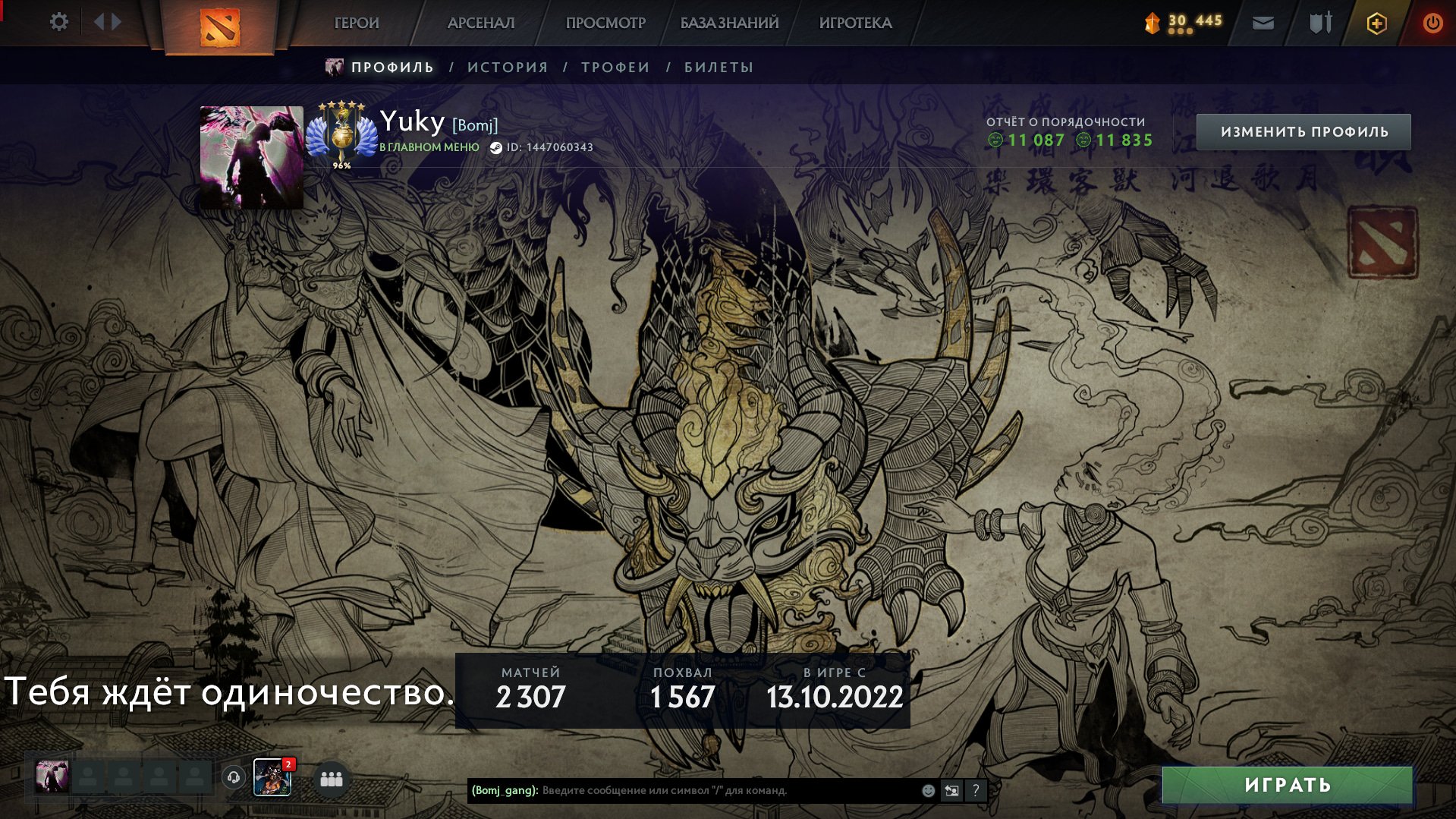Open the friends list group icon
The height and width of the screenshot is (819, 1456).
pos(332,779)
